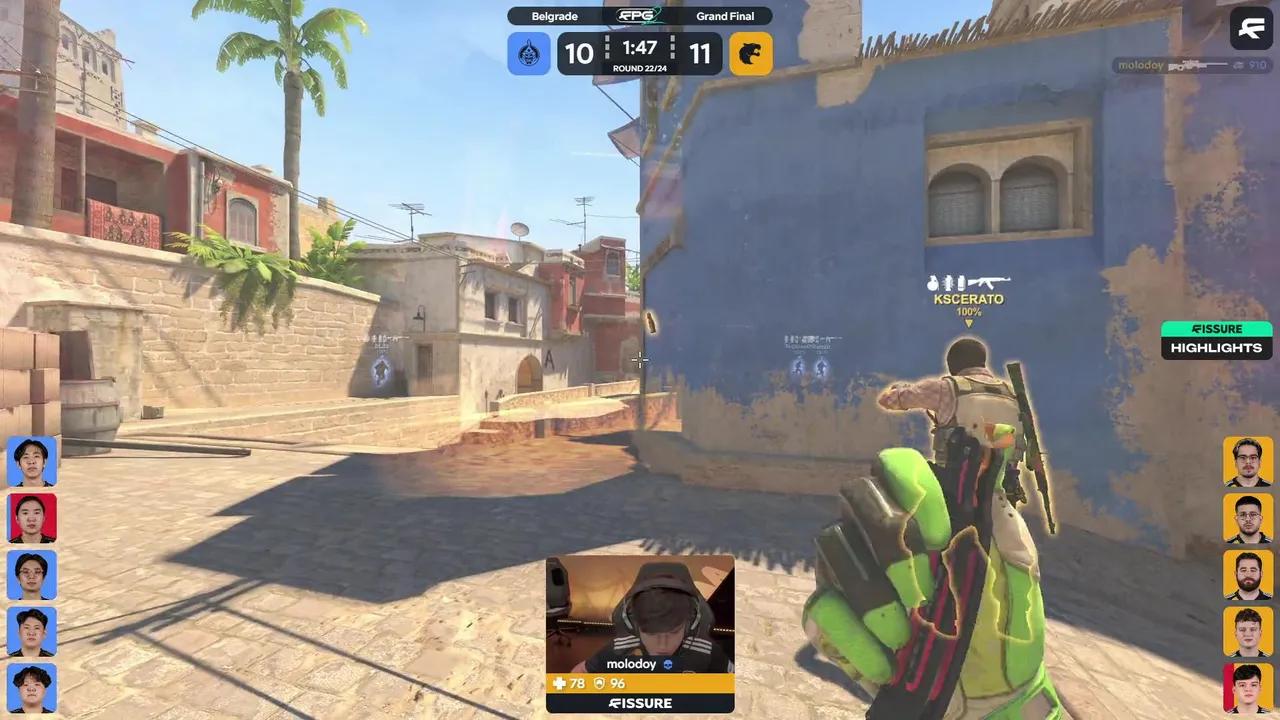The height and width of the screenshot is (720, 1280).
Task: Toggle the FISSURE HIGHLIGHTS badge
Action: tap(1216, 339)
